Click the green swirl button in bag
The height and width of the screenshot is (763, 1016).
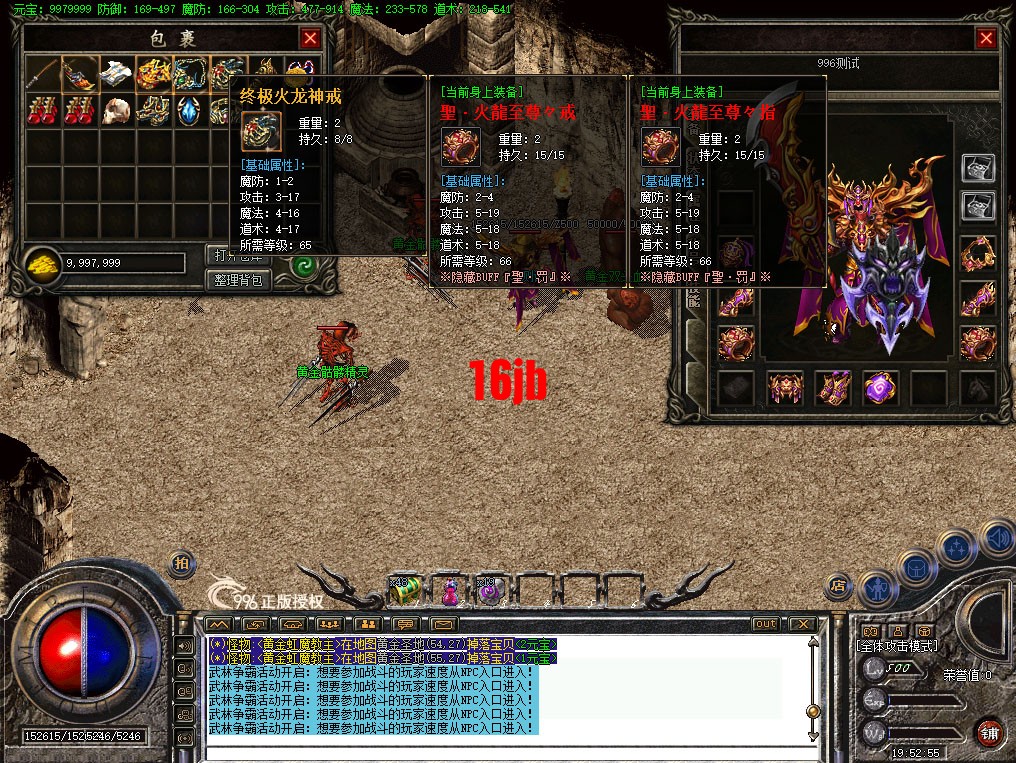302,267
